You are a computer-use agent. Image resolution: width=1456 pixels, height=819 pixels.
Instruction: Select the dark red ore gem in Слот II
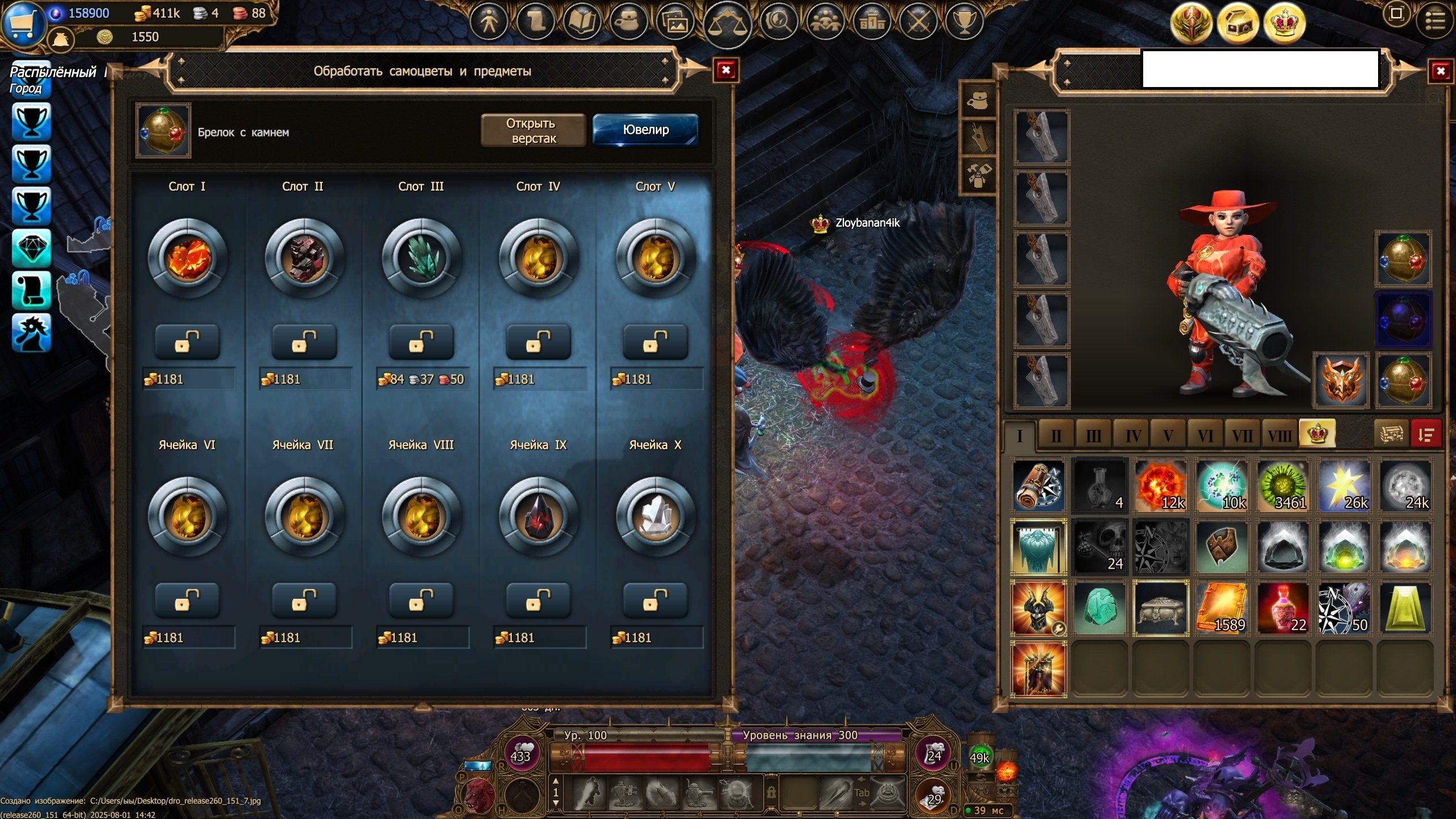coord(304,258)
